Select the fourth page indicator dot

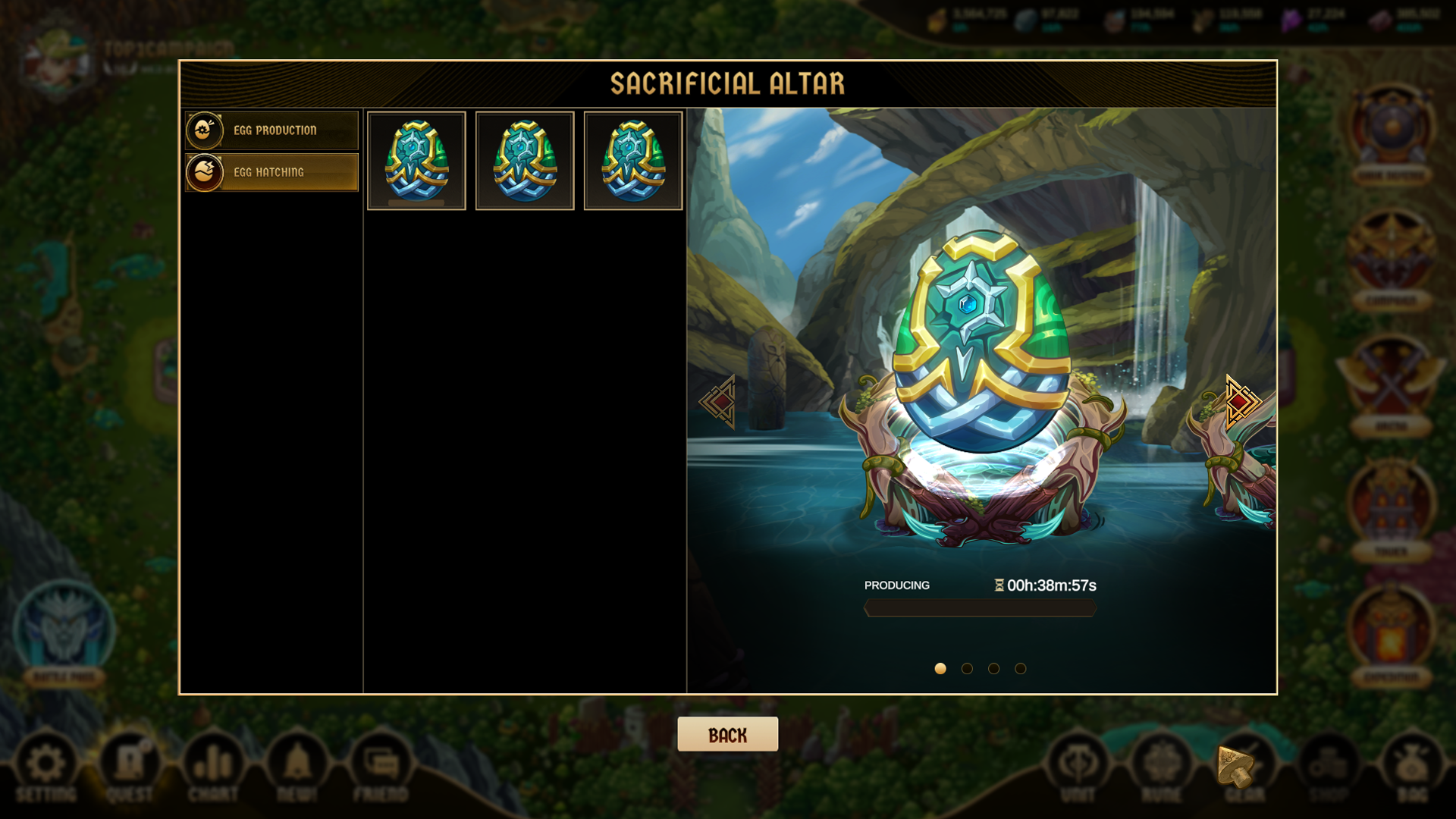tap(1021, 669)
